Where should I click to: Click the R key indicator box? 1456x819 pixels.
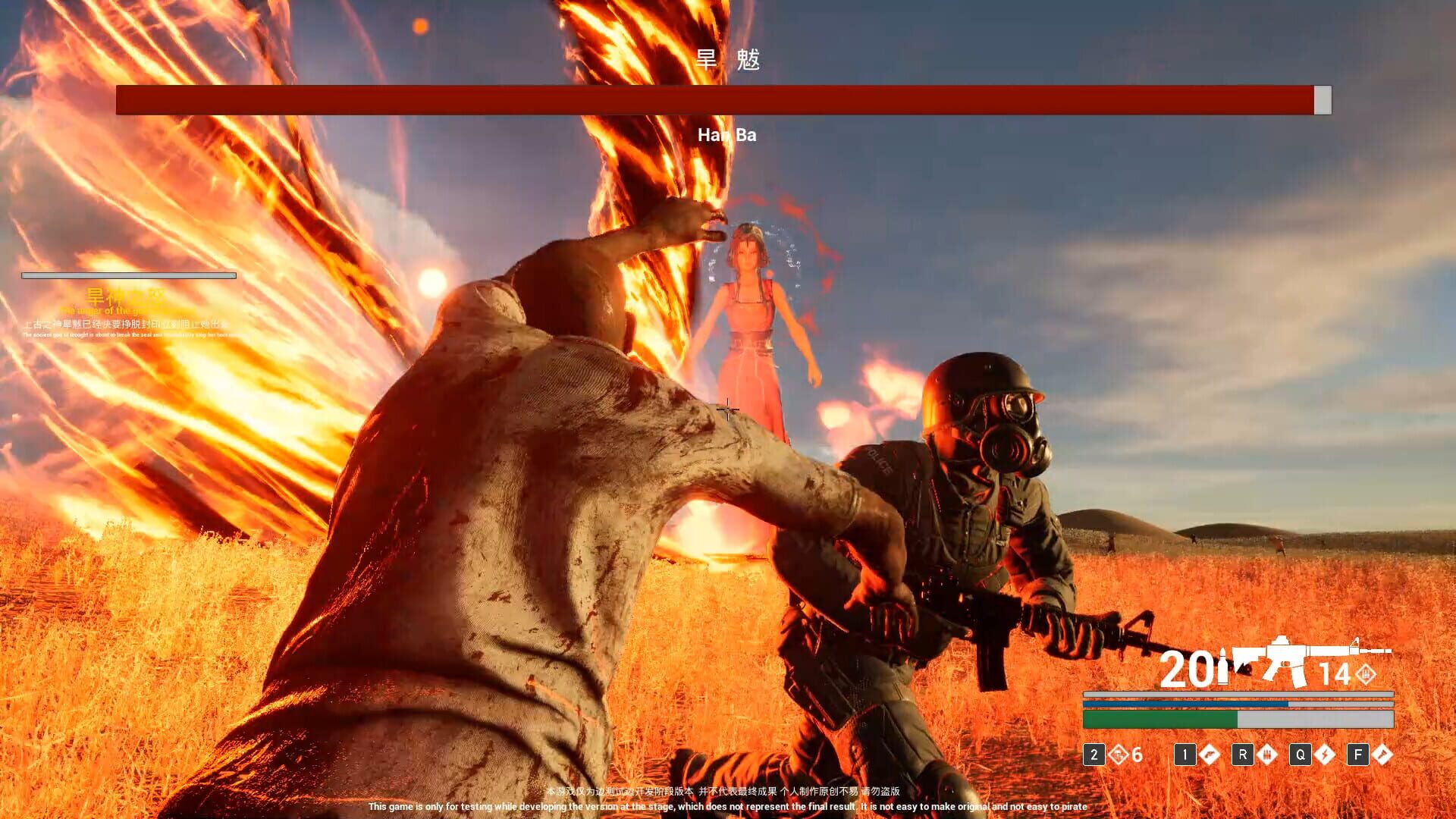click(1243, 756)
